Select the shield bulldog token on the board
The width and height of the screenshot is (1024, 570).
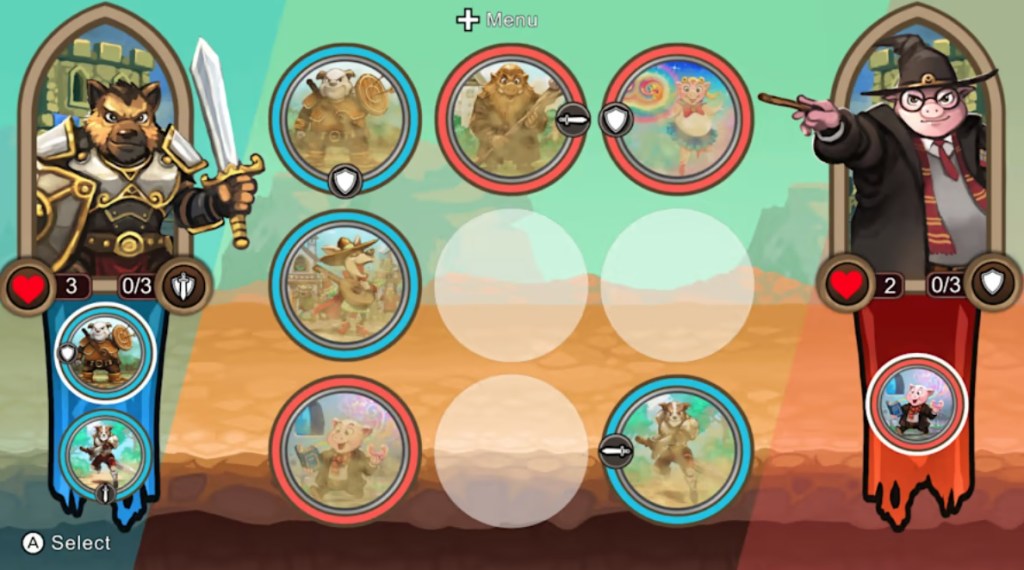(x=345, y=118)
